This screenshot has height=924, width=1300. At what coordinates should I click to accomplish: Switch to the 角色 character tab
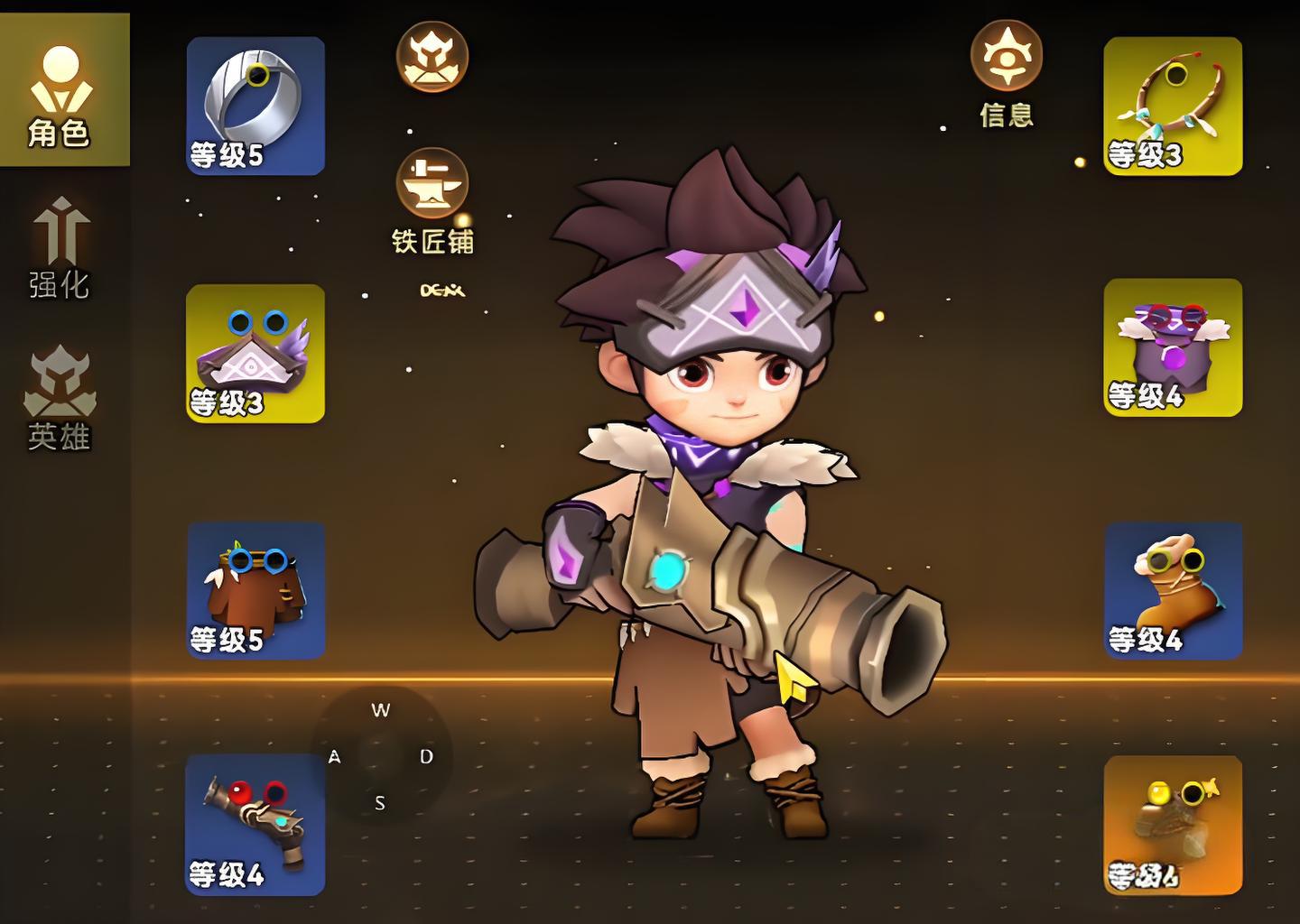pos(60,90)
